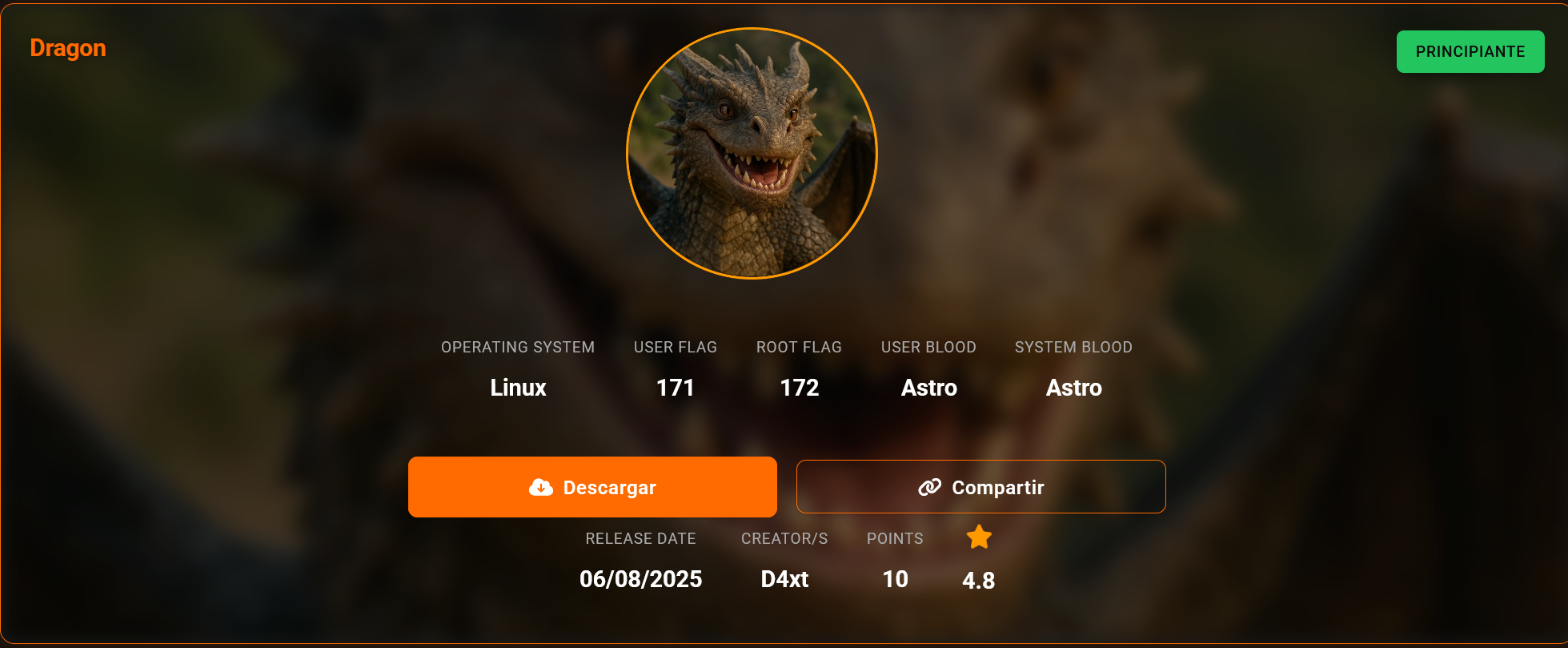This screenshot has width=1568, height=648.
Task: Click the ROOT FLAG value 172
Action: point(799,388)
